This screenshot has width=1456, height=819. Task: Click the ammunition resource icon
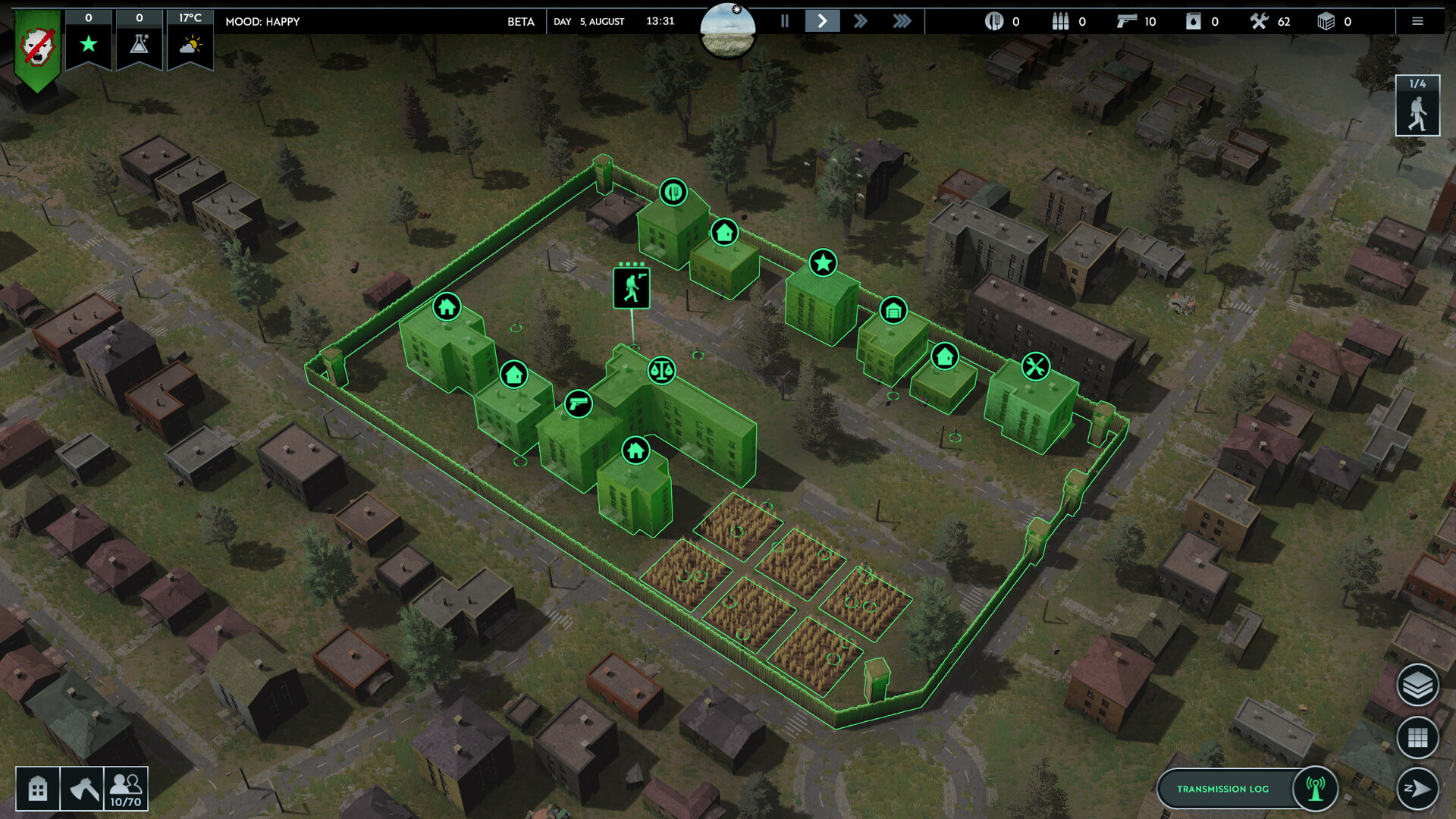[1060, 21]
